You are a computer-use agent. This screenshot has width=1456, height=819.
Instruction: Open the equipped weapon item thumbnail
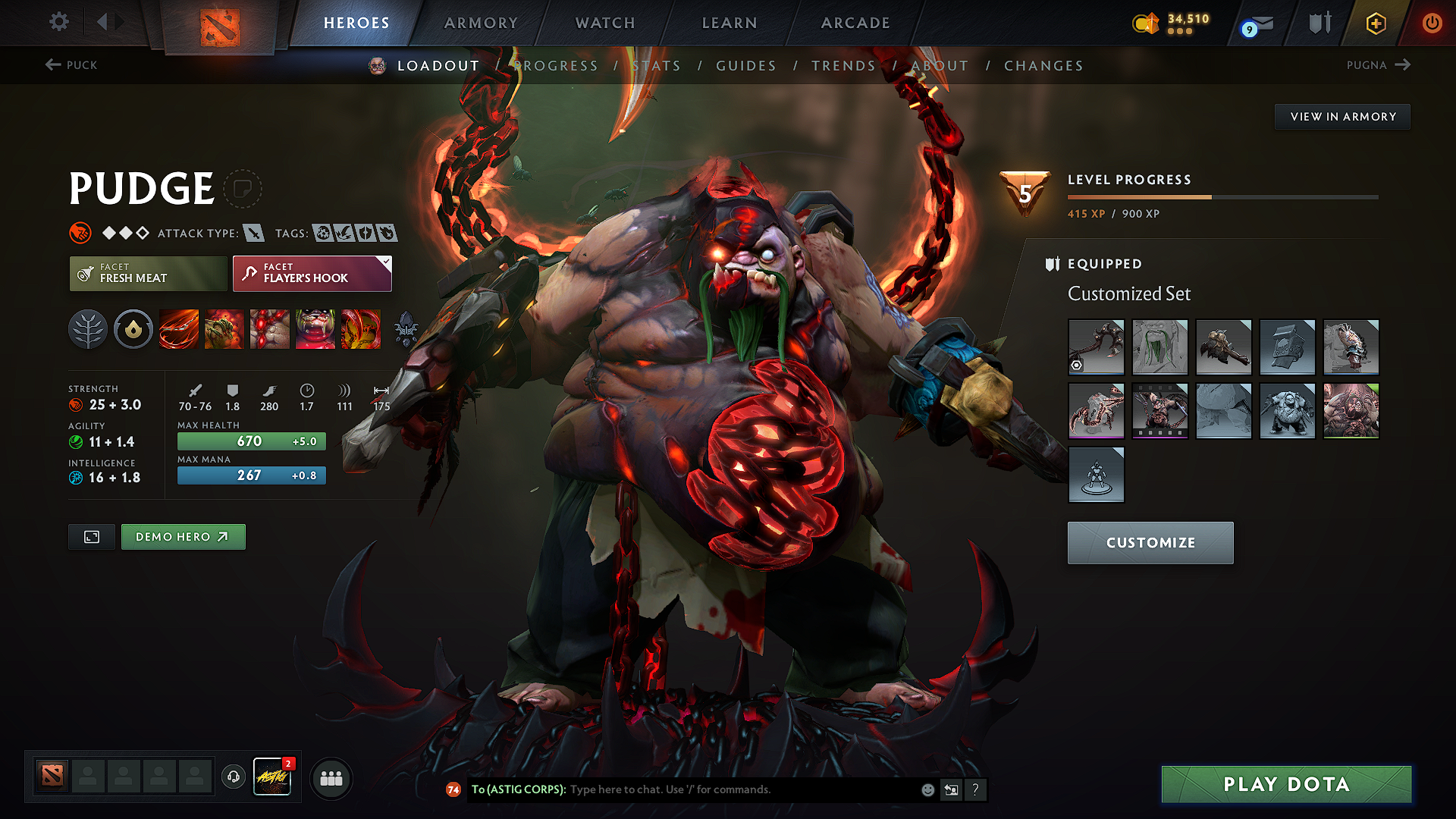[x=1097, y=347]
